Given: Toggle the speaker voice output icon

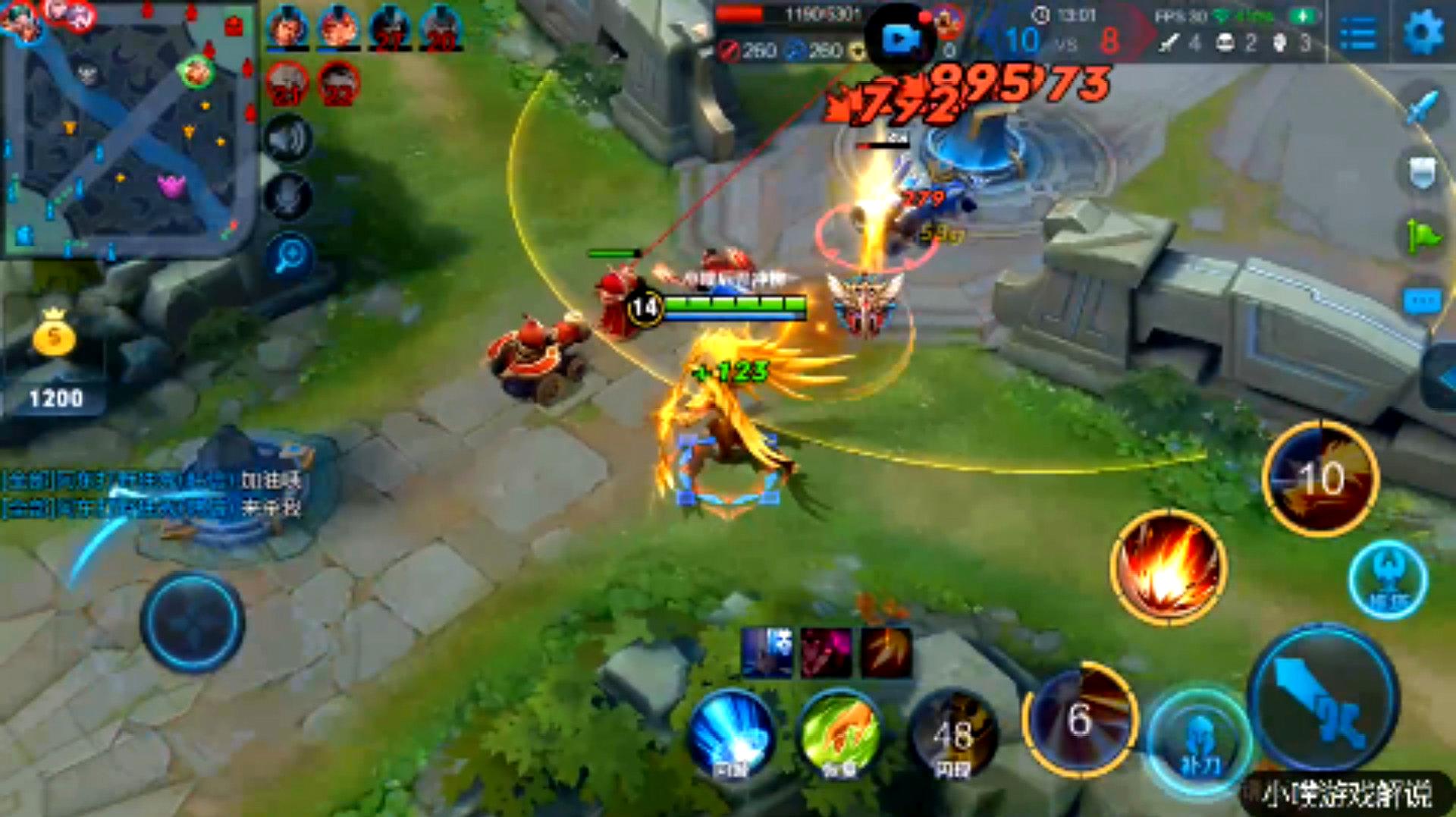Looking at the screenshot, I should pos(288,140).
